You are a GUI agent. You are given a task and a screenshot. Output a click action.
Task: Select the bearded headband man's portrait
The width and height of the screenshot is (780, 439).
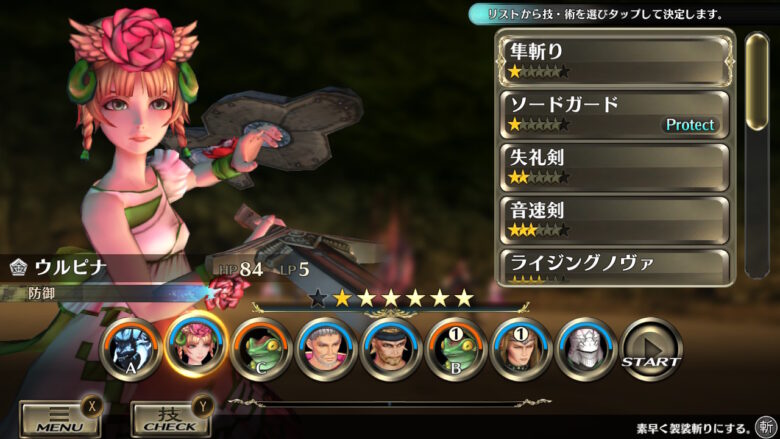pos(391,349)
